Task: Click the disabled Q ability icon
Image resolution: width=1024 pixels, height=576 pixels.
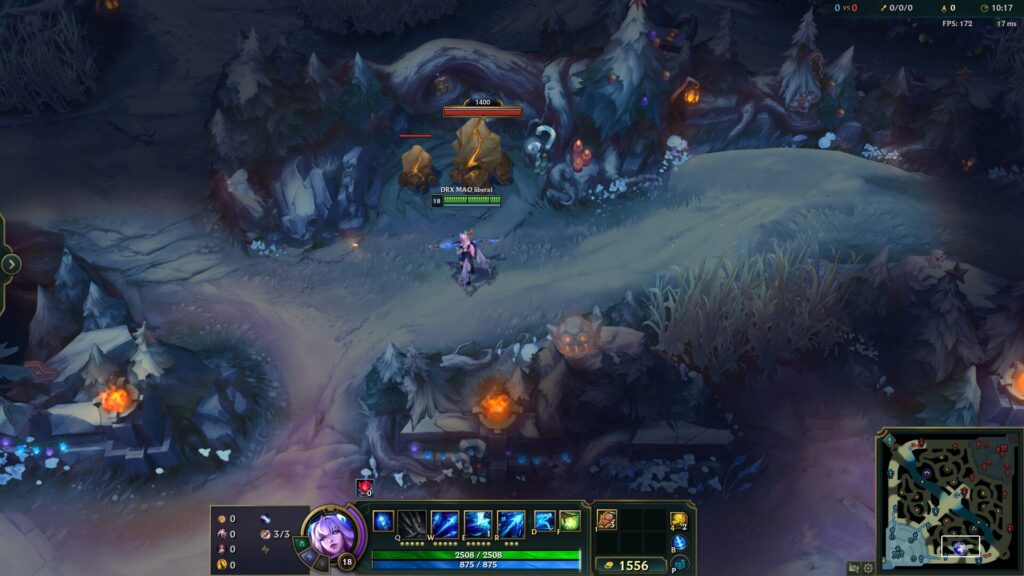Action: (x=412, y=523)
